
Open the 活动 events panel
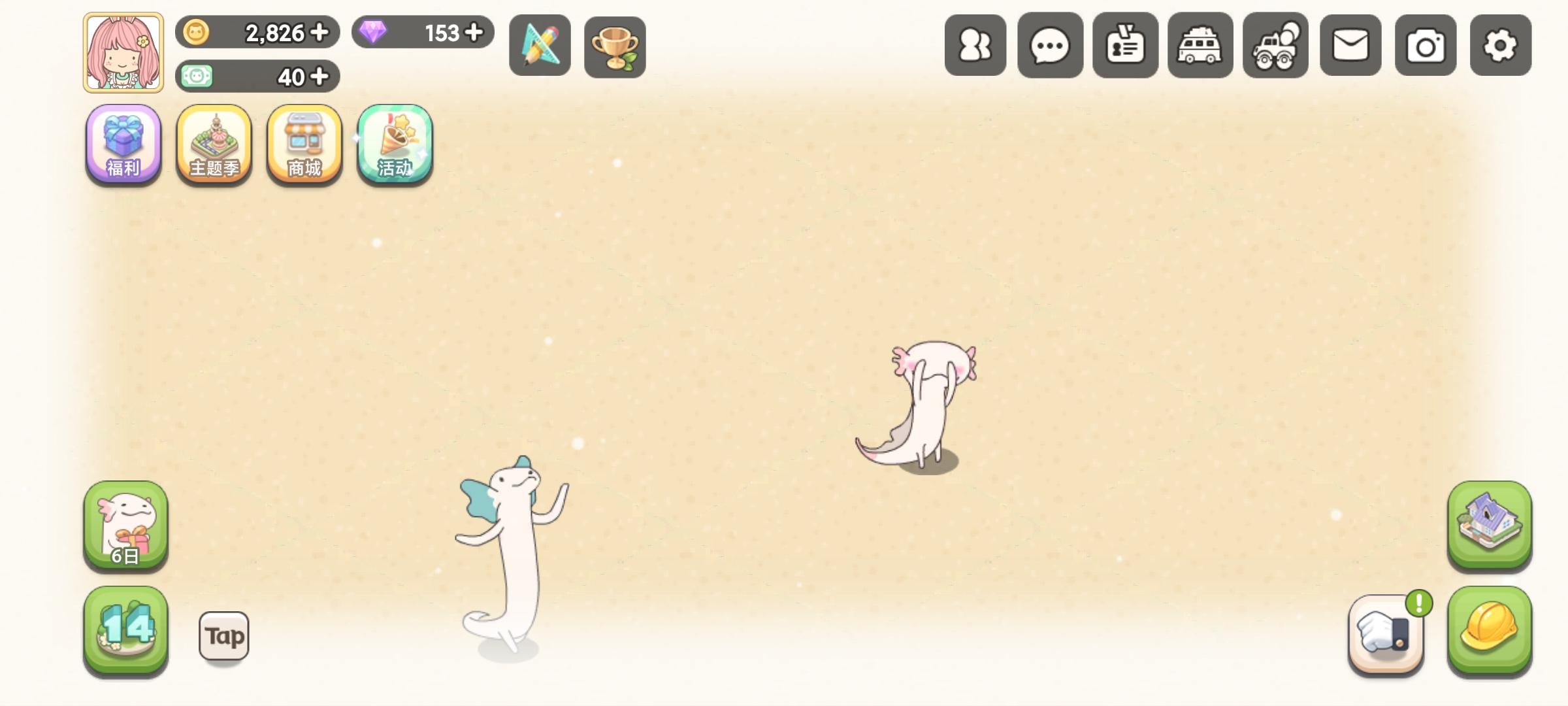tap(393, 145)
